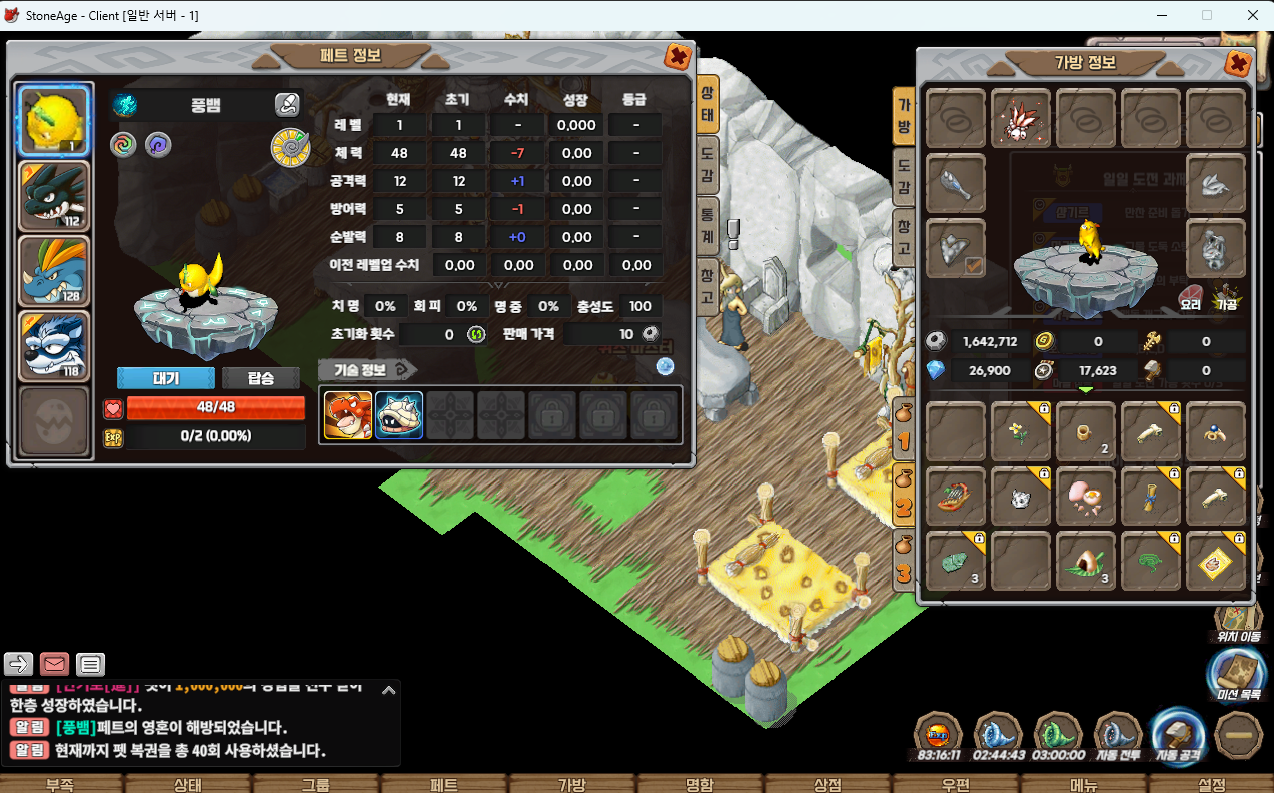Choose the level 128 blue horned dragon pet

point(55,271)
